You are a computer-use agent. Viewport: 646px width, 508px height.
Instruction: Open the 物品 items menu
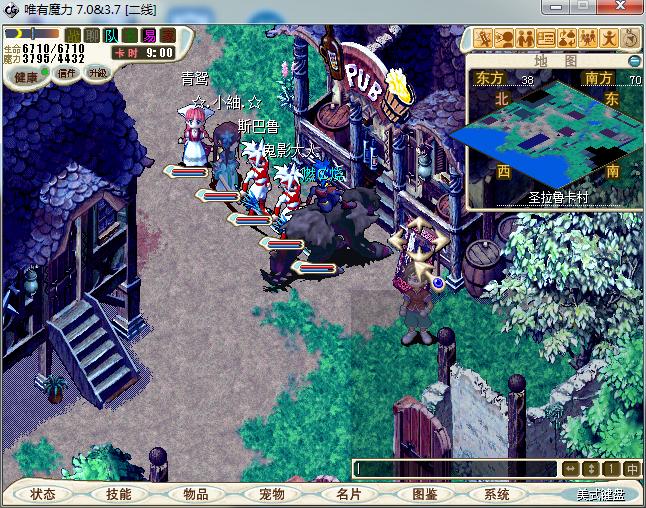coord(196,494)
